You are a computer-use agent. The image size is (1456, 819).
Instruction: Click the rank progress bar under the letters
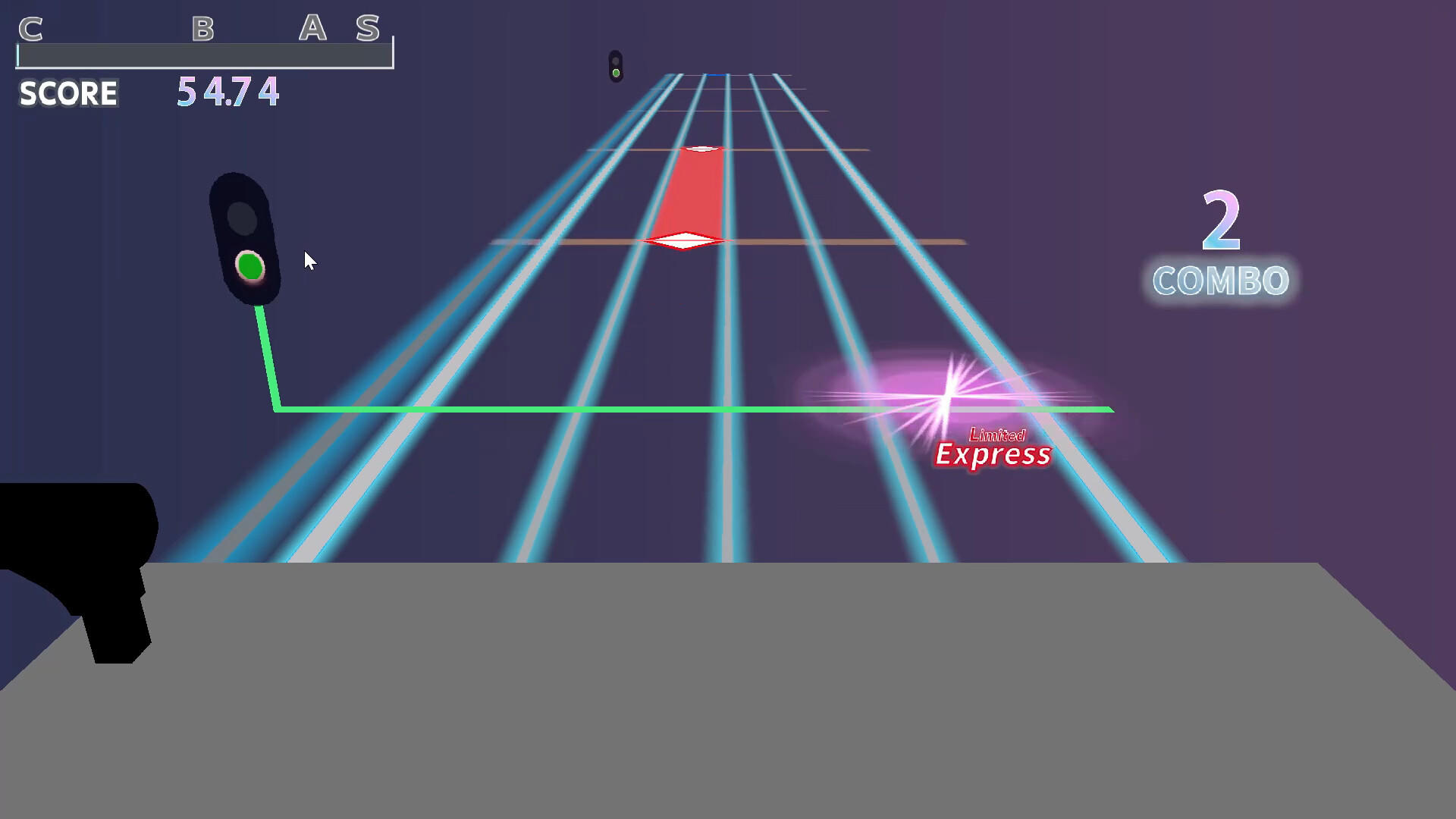(205, 55)
